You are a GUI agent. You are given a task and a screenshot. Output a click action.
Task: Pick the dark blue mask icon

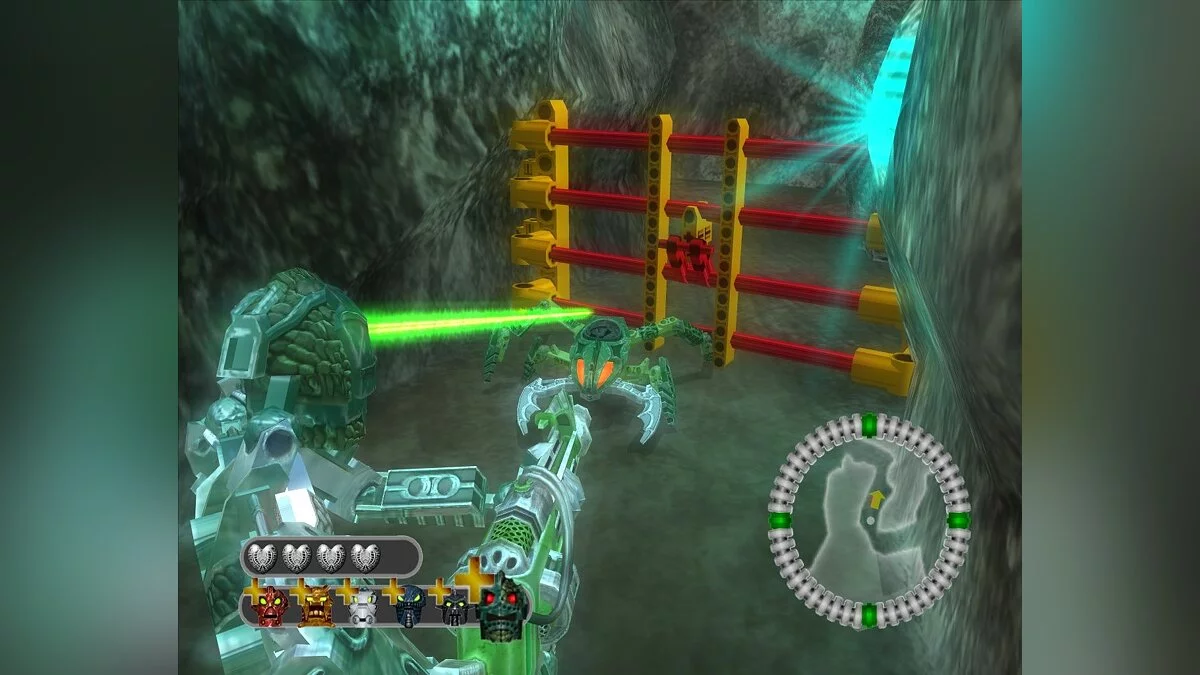410,606
